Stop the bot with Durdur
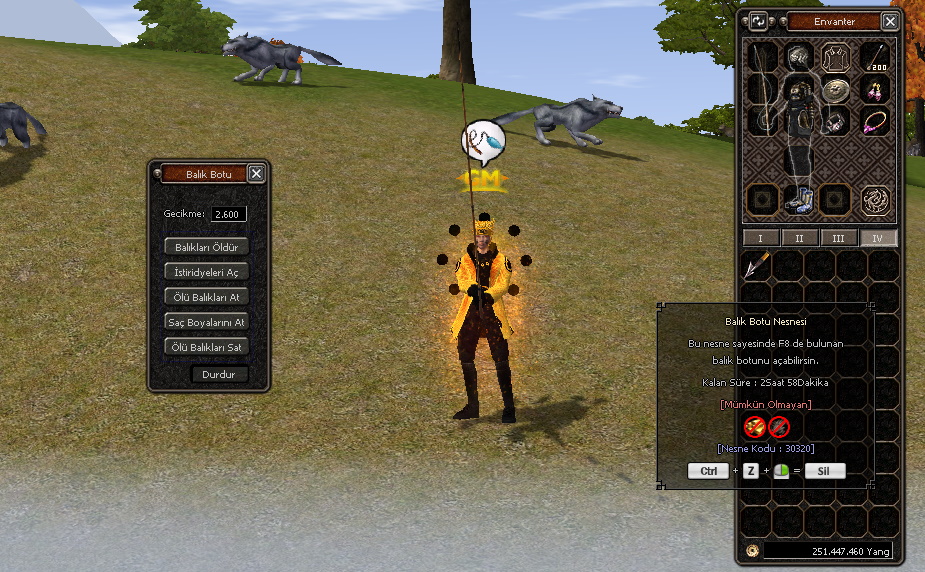The width and height of the screenshot is (925, 572). pyautogui.click(x=219, y=374)
